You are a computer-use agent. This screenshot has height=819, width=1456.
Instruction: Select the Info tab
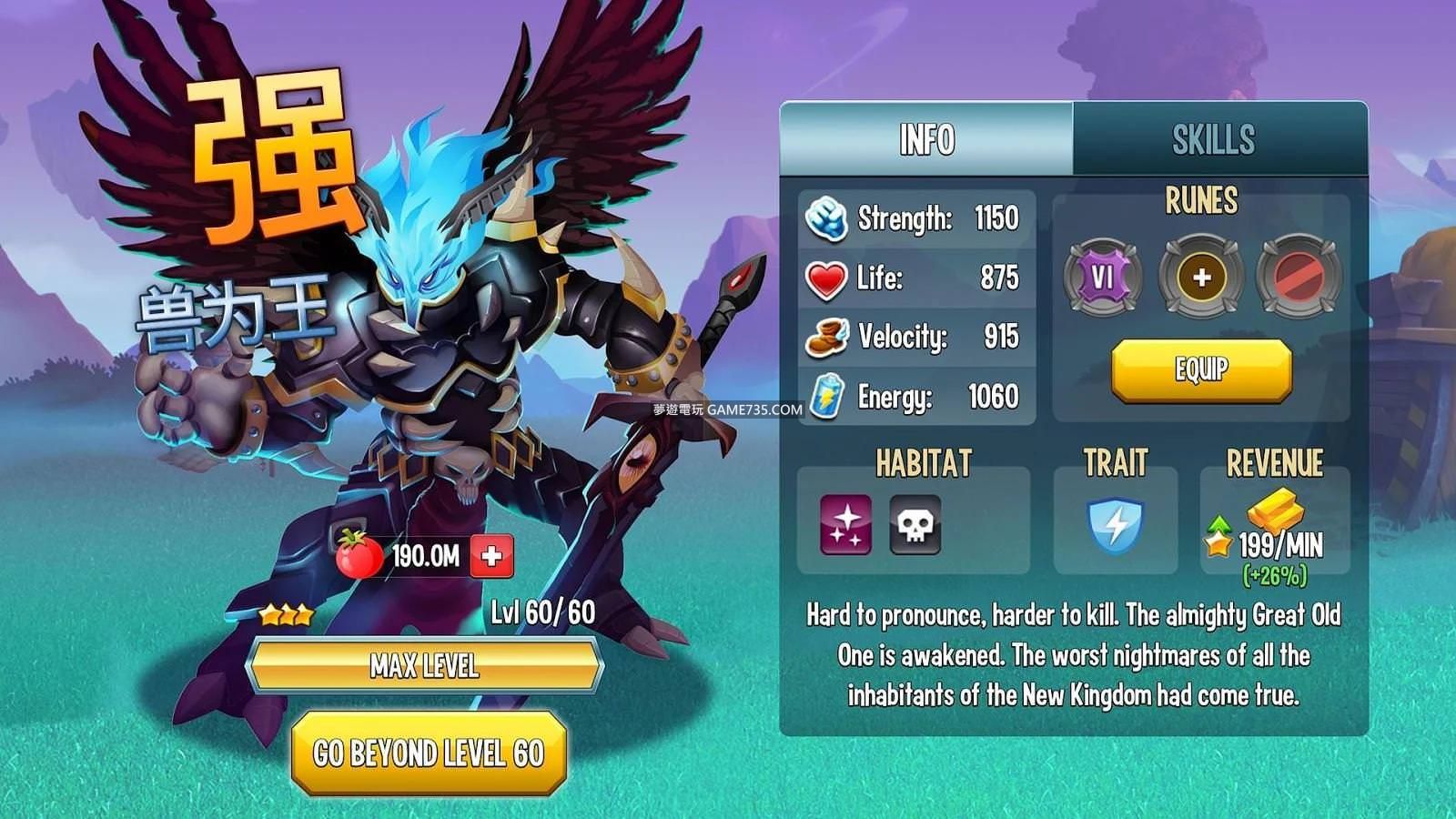[926, 139]
